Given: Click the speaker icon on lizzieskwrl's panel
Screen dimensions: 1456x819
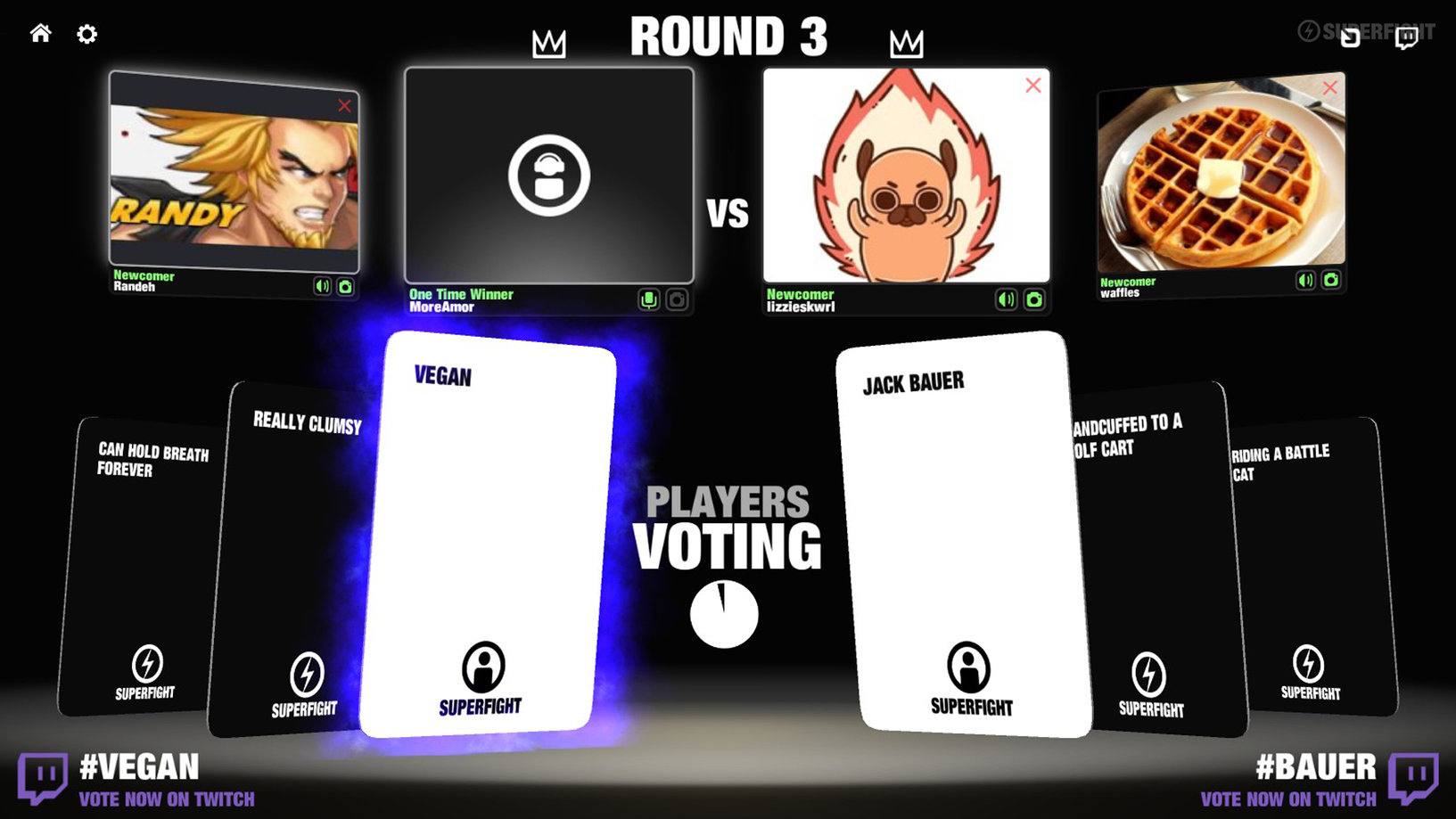Looking at the screenshot, I should (1006, 300).
